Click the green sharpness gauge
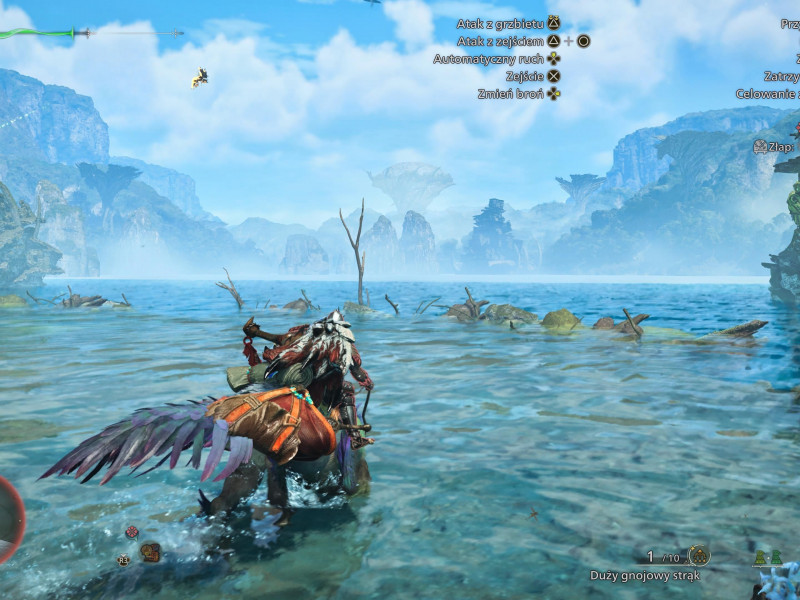The height and width of the screenshot is (600, 800). [35, 33]
